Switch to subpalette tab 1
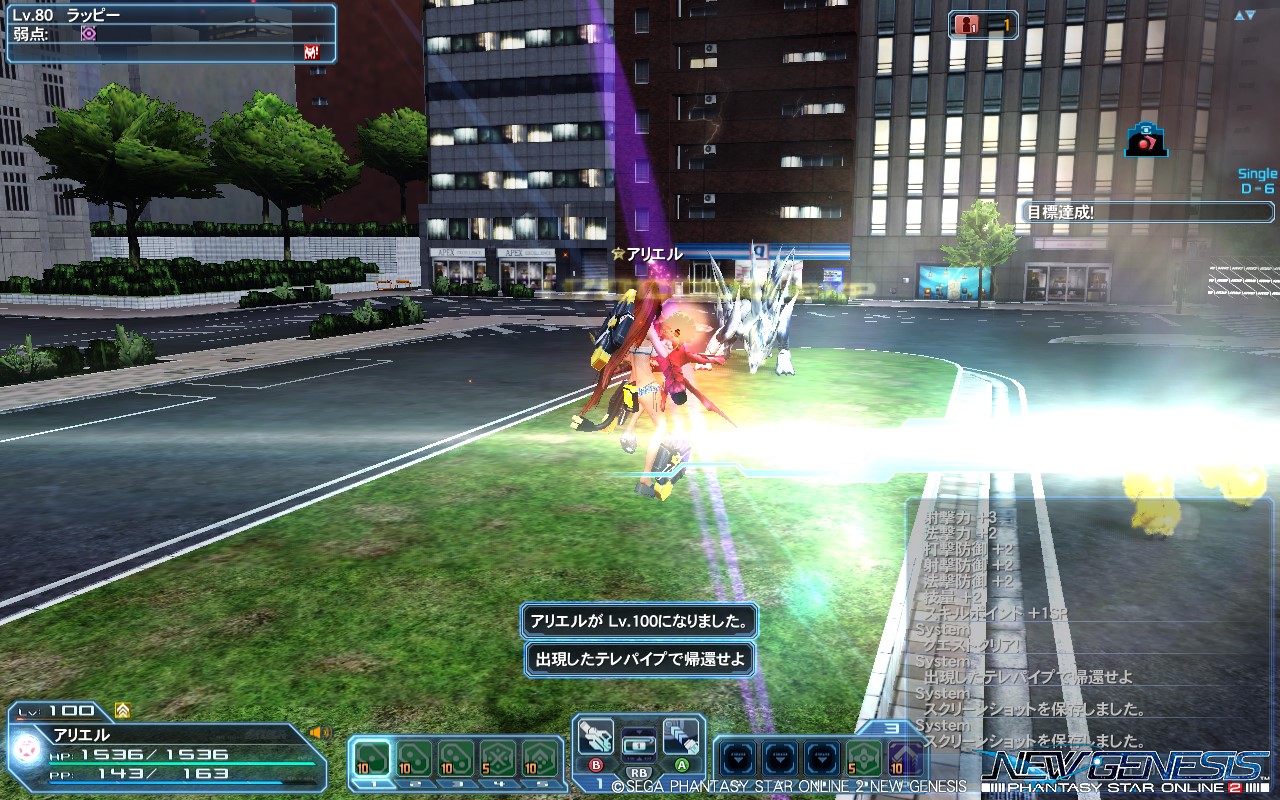This screenshot has width=1280, height=800. [600, 783]
